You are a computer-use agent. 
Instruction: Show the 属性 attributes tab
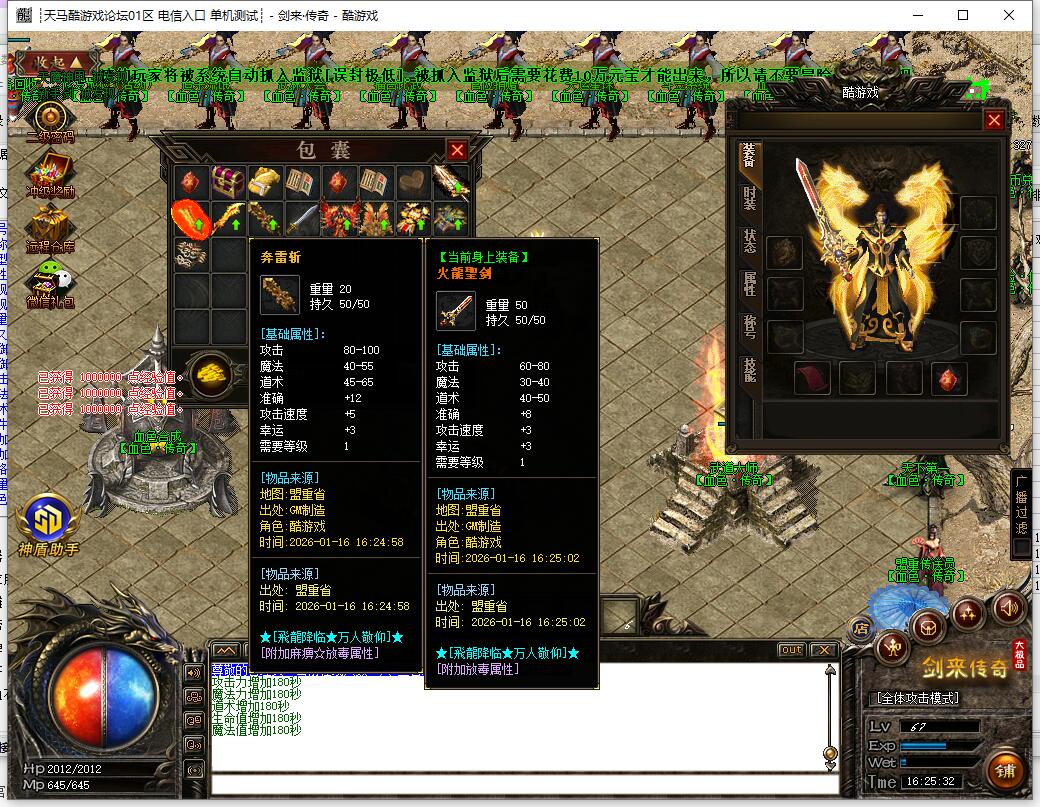coord(749,284)
